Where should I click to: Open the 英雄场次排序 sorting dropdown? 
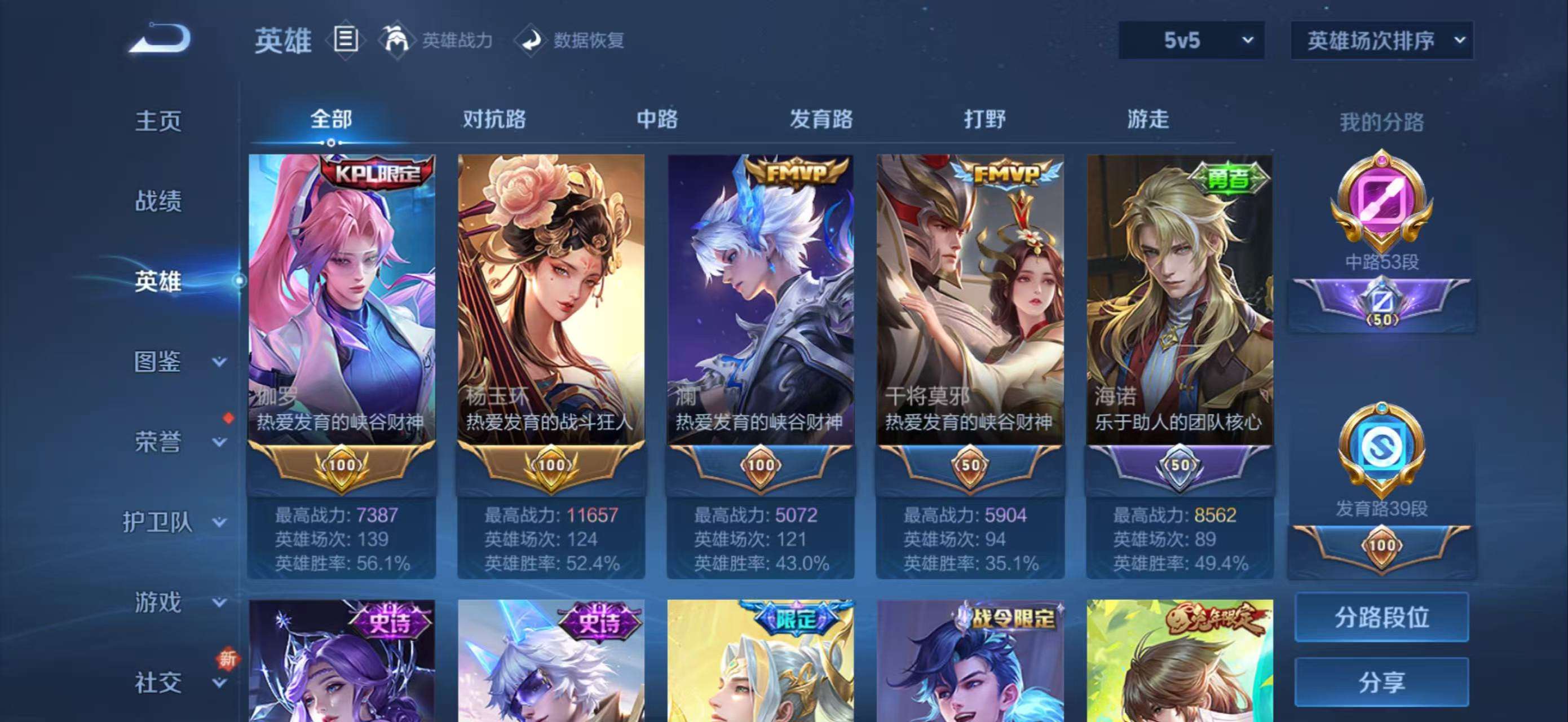(x=1381, y=40)
